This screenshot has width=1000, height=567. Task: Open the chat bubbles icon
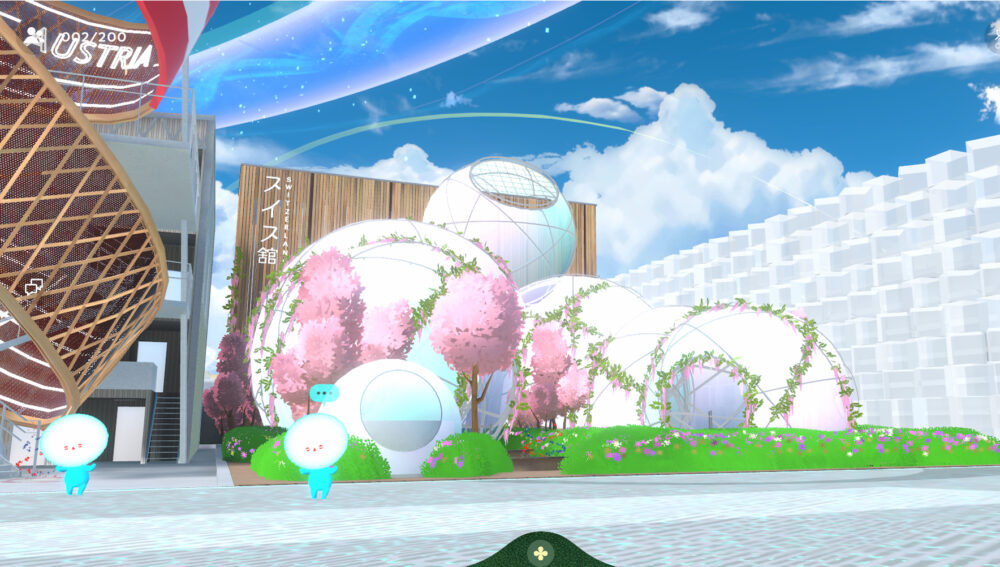pyautogui.click(x=33, y=287)
